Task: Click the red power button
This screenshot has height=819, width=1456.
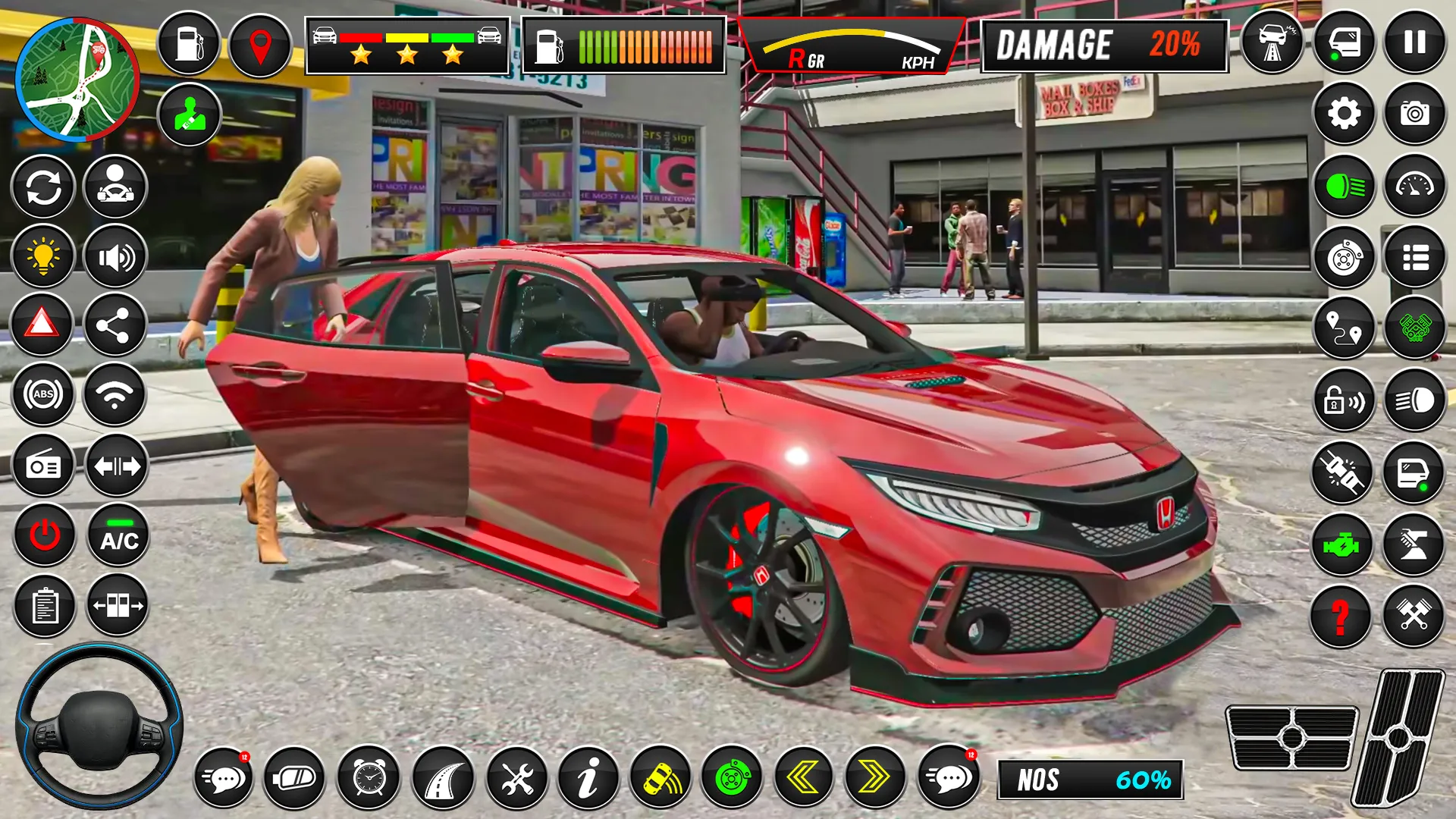Action: click(x=45, y=535)
